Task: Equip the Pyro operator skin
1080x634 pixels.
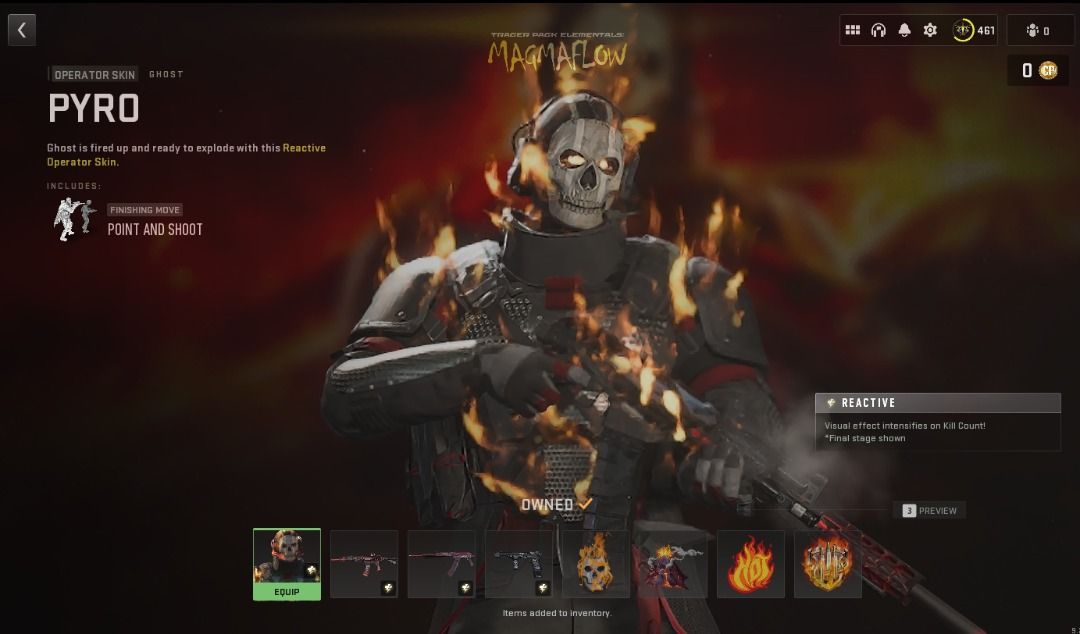Action: pos(287,592)
